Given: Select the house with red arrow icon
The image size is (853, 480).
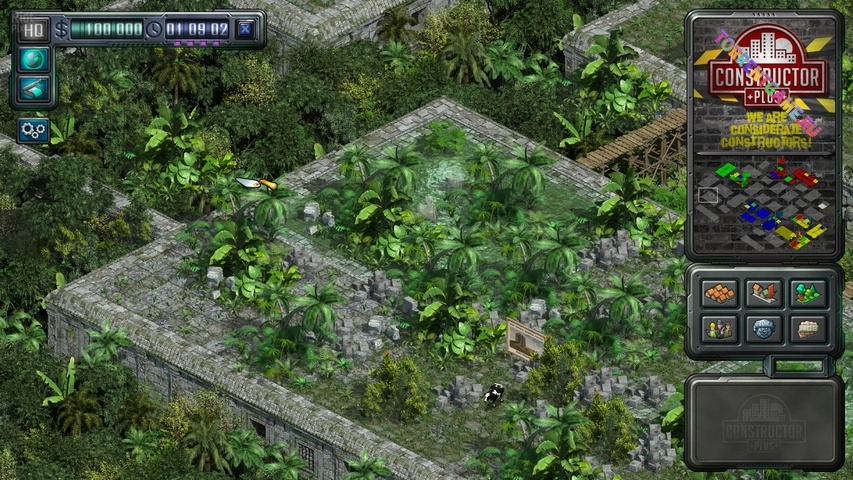Looking at the screenshot, I should click(x=763, y=293).
